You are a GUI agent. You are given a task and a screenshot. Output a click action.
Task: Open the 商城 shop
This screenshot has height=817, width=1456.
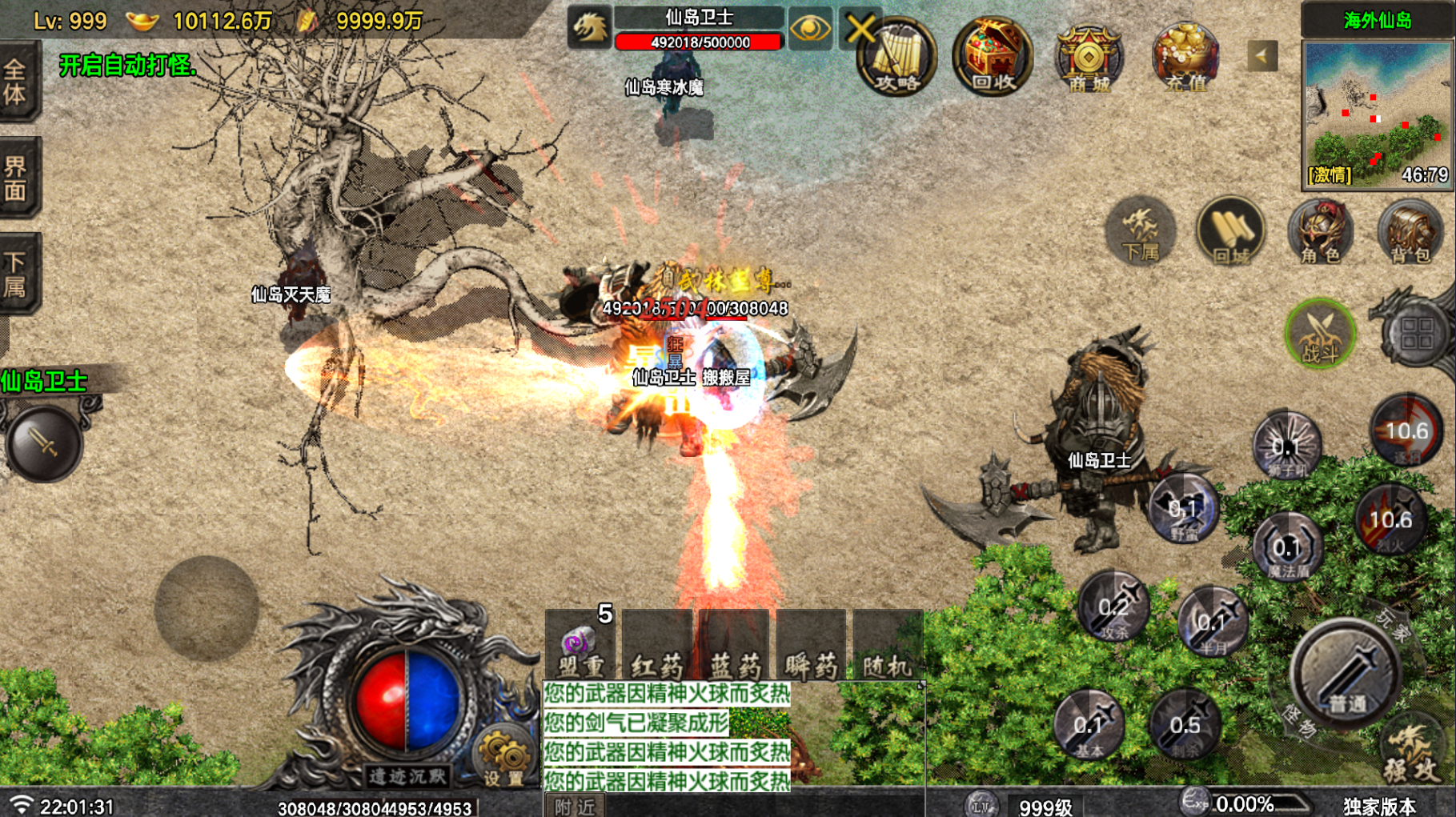click(1088, 58)
